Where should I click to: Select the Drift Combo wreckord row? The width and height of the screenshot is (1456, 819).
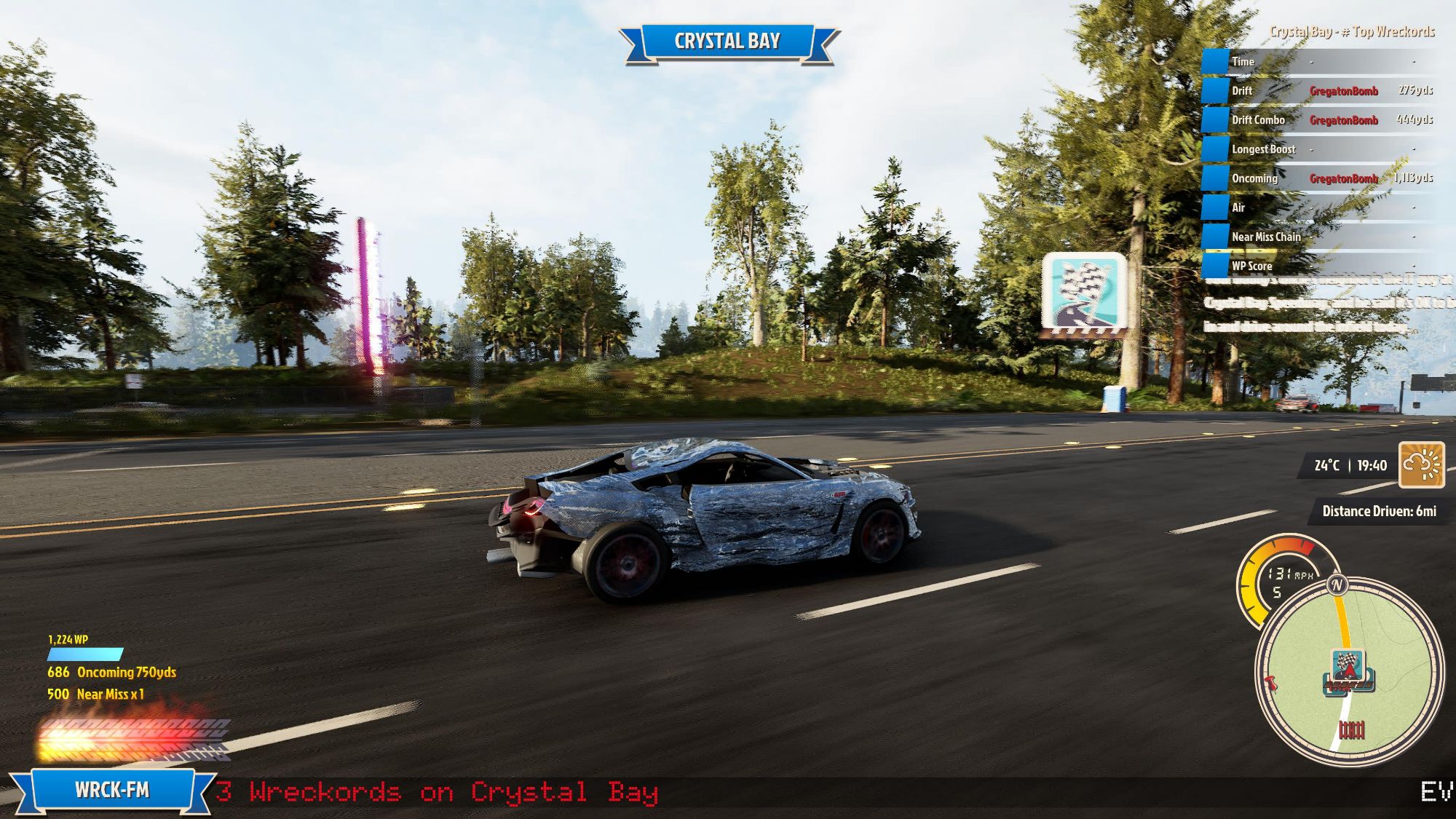1319,120
